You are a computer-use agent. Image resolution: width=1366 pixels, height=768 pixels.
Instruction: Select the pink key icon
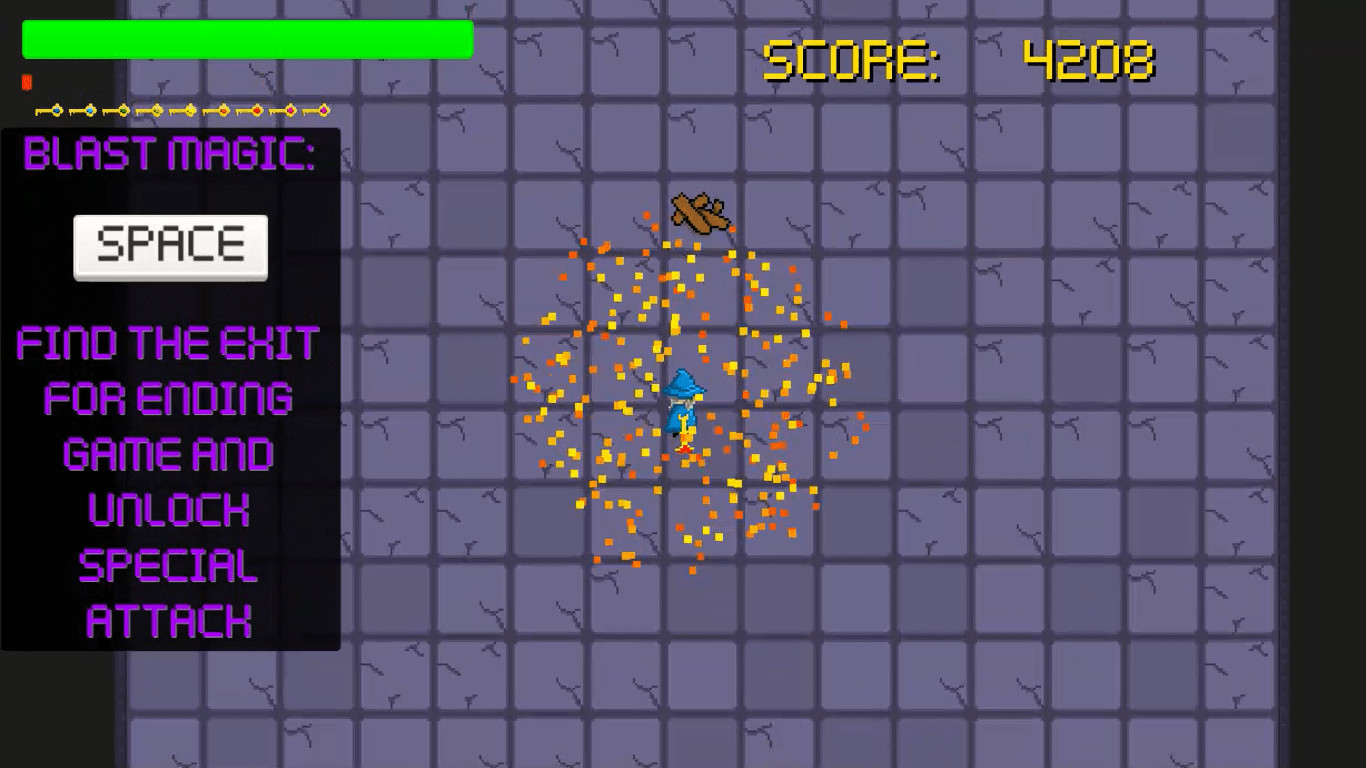(289, 110)
